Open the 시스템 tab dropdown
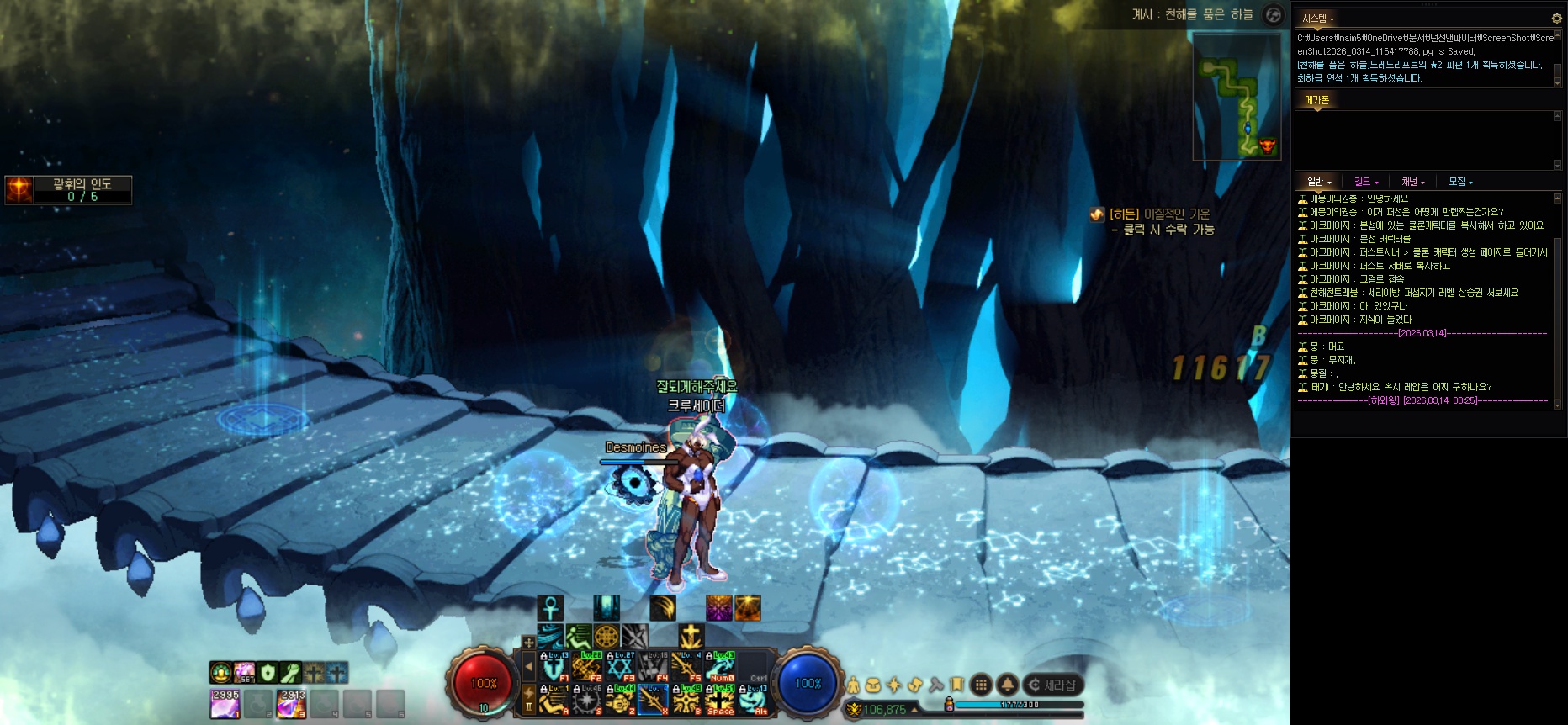 [x=1317, y=18]
